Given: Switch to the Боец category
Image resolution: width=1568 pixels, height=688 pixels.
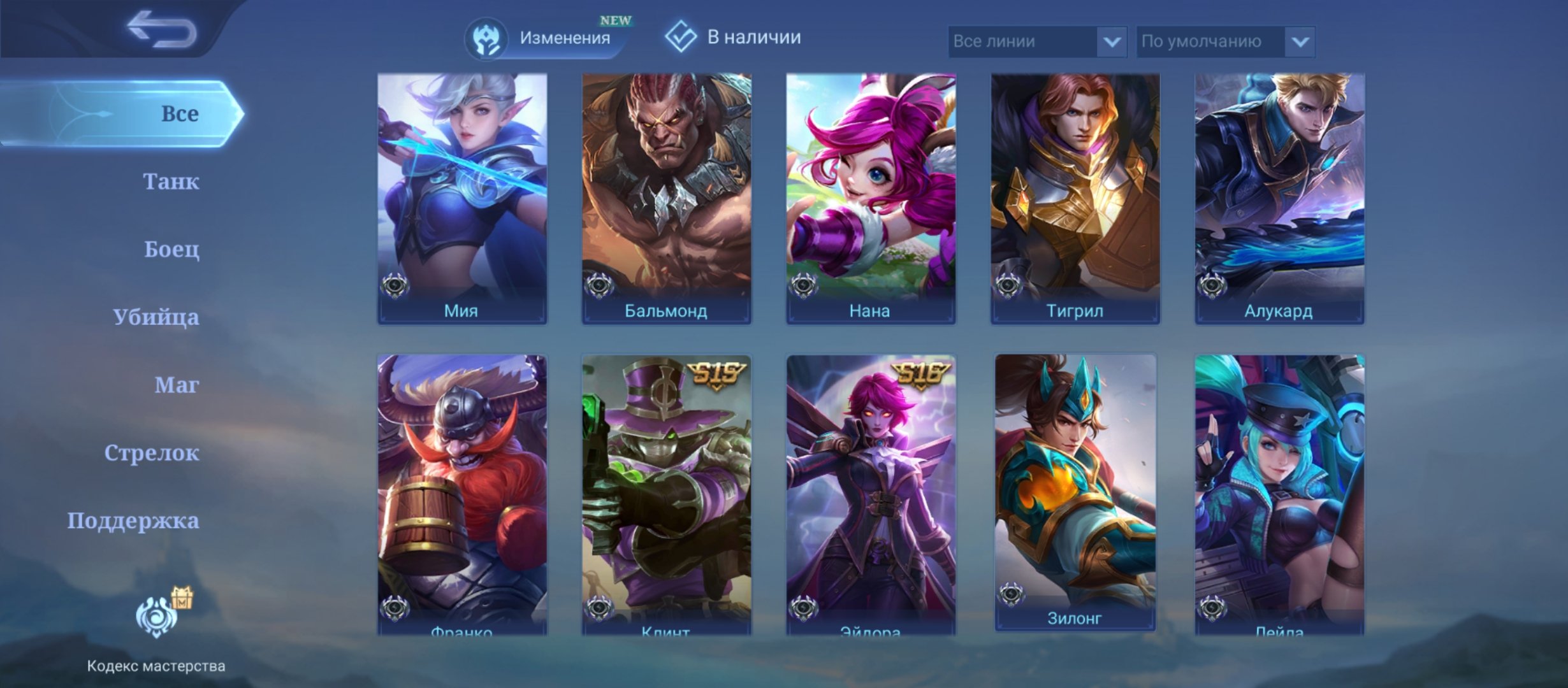Looking at the screenshot, I should (x=171, y=249).
